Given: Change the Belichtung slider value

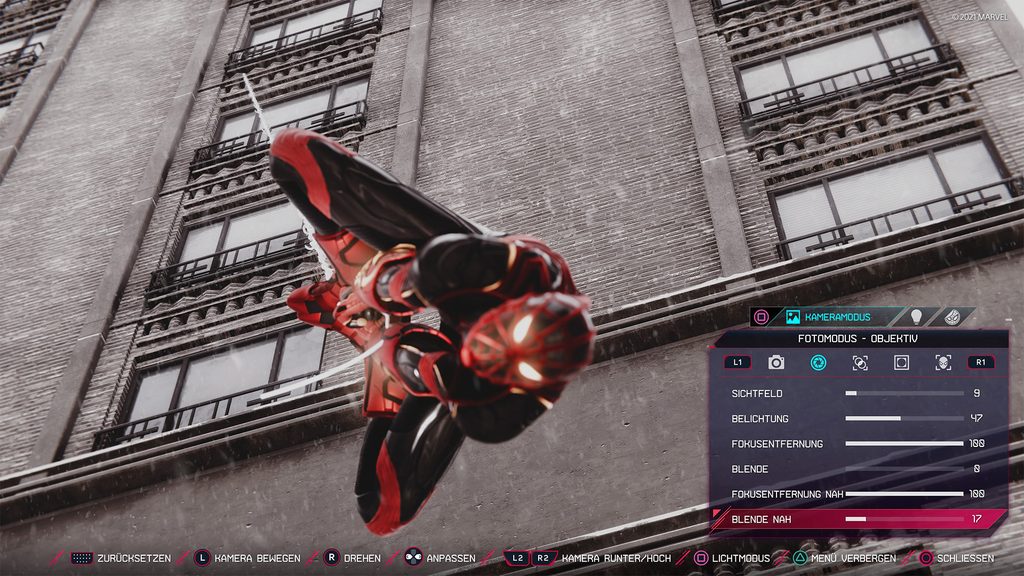Looking at the screenshot, I should pyautogui.click(x=904, y=418).
